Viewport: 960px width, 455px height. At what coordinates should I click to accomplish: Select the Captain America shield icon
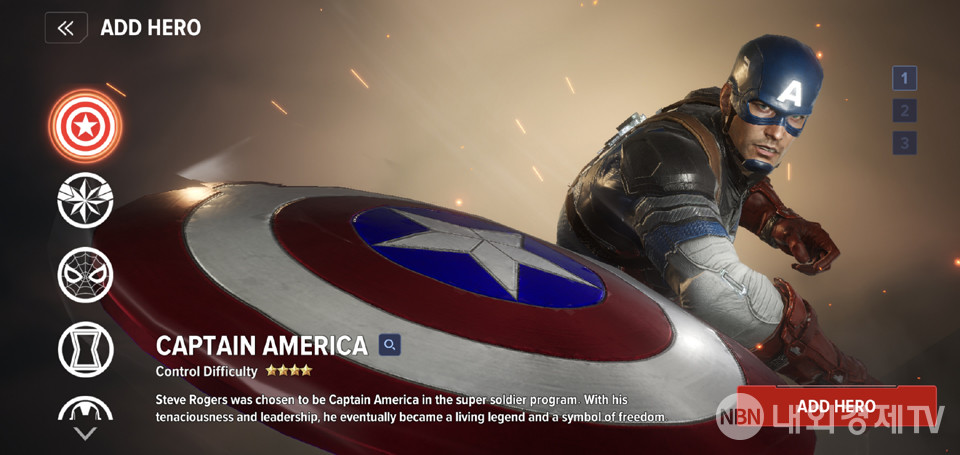(85, 126)
